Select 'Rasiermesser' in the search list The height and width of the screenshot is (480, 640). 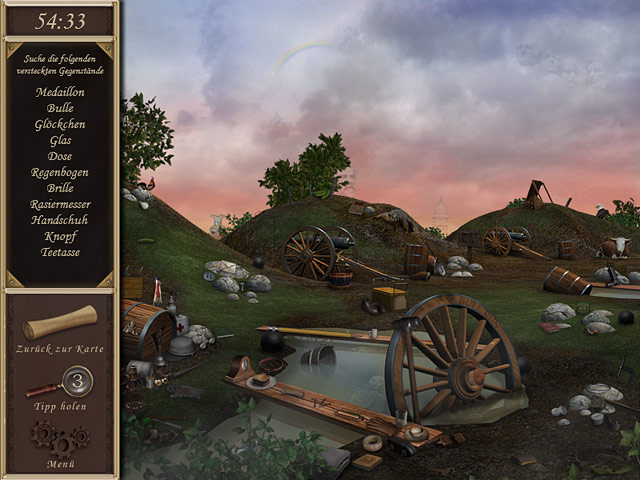pos(60,204)
